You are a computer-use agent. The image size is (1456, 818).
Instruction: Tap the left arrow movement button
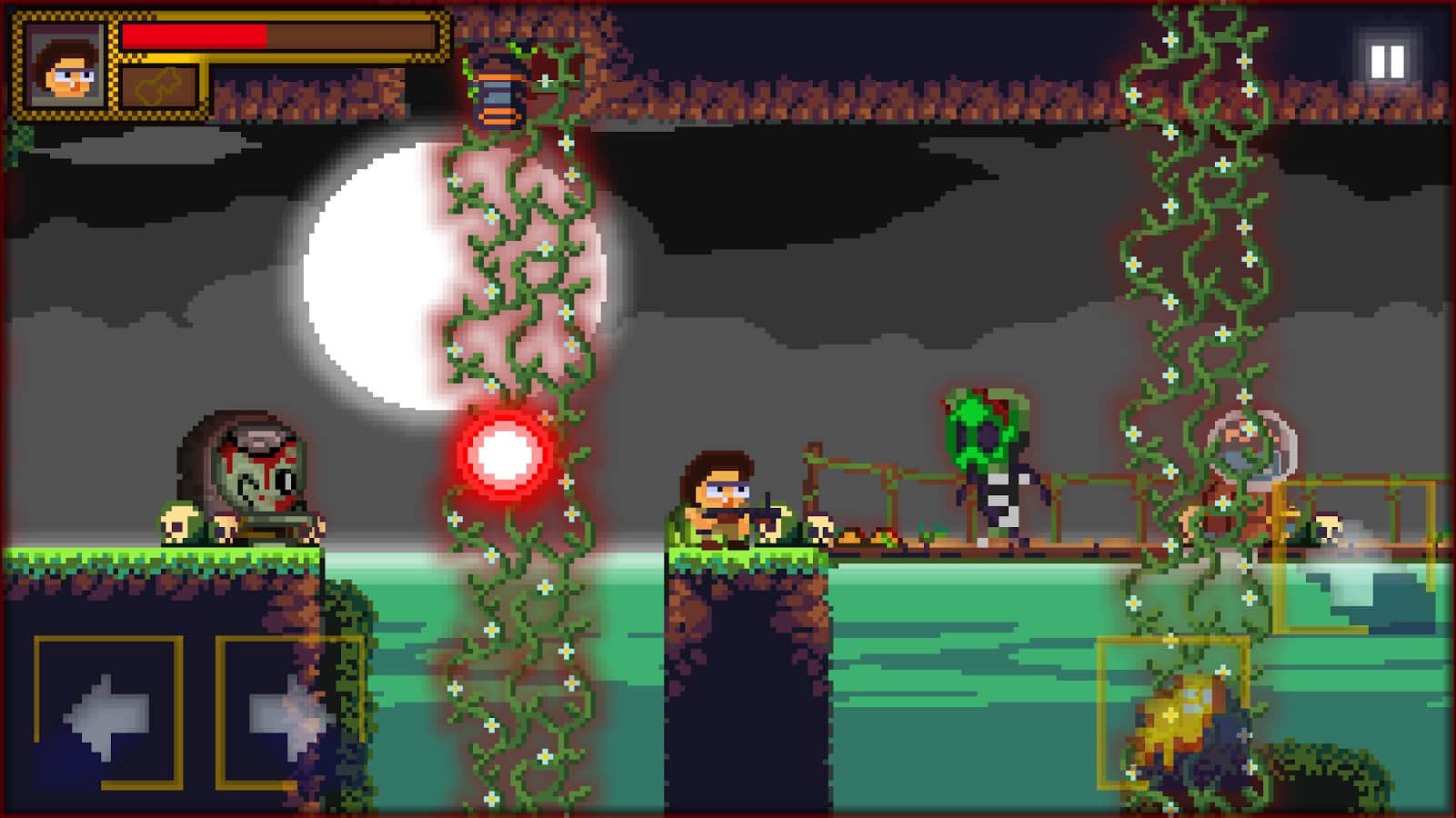pyautogui.click(x=108, y=713)
